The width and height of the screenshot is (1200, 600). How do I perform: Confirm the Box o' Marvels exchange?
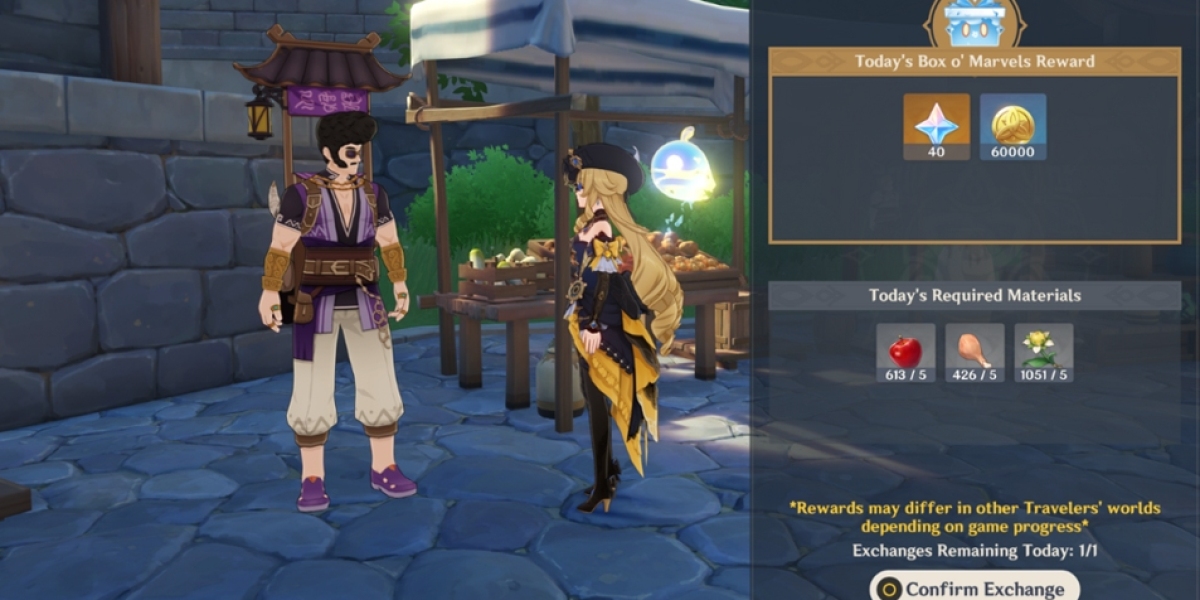(x=975, y=587)
